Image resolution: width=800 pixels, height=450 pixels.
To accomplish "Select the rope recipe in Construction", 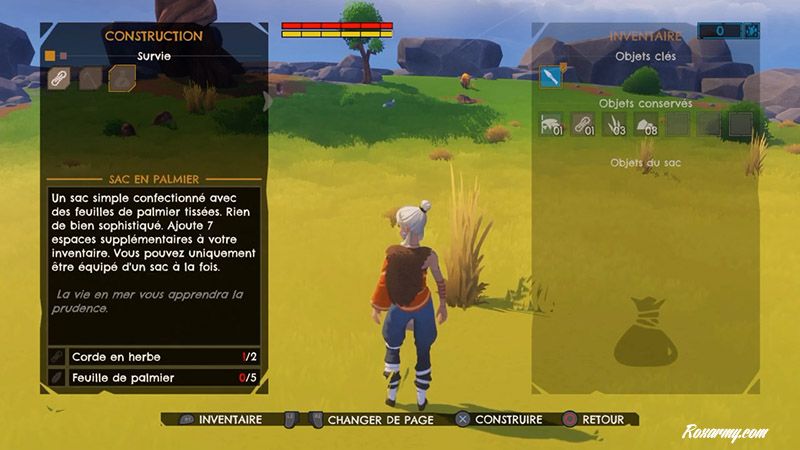I will point(60,78).
